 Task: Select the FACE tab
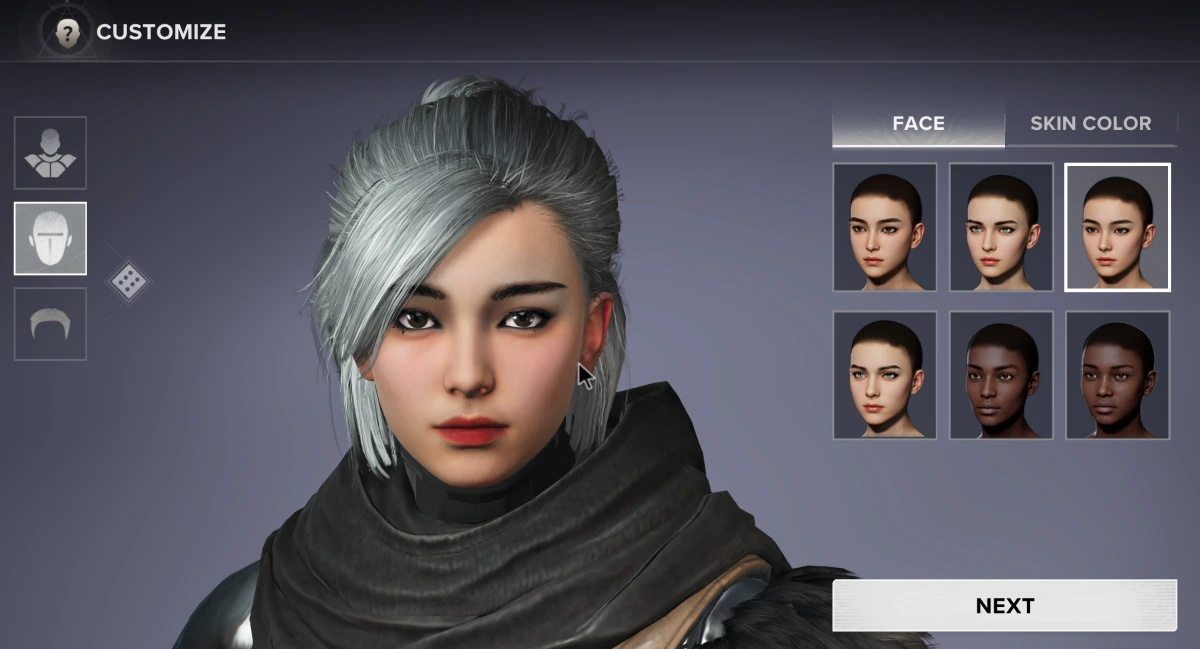click(x=918, y=124)
